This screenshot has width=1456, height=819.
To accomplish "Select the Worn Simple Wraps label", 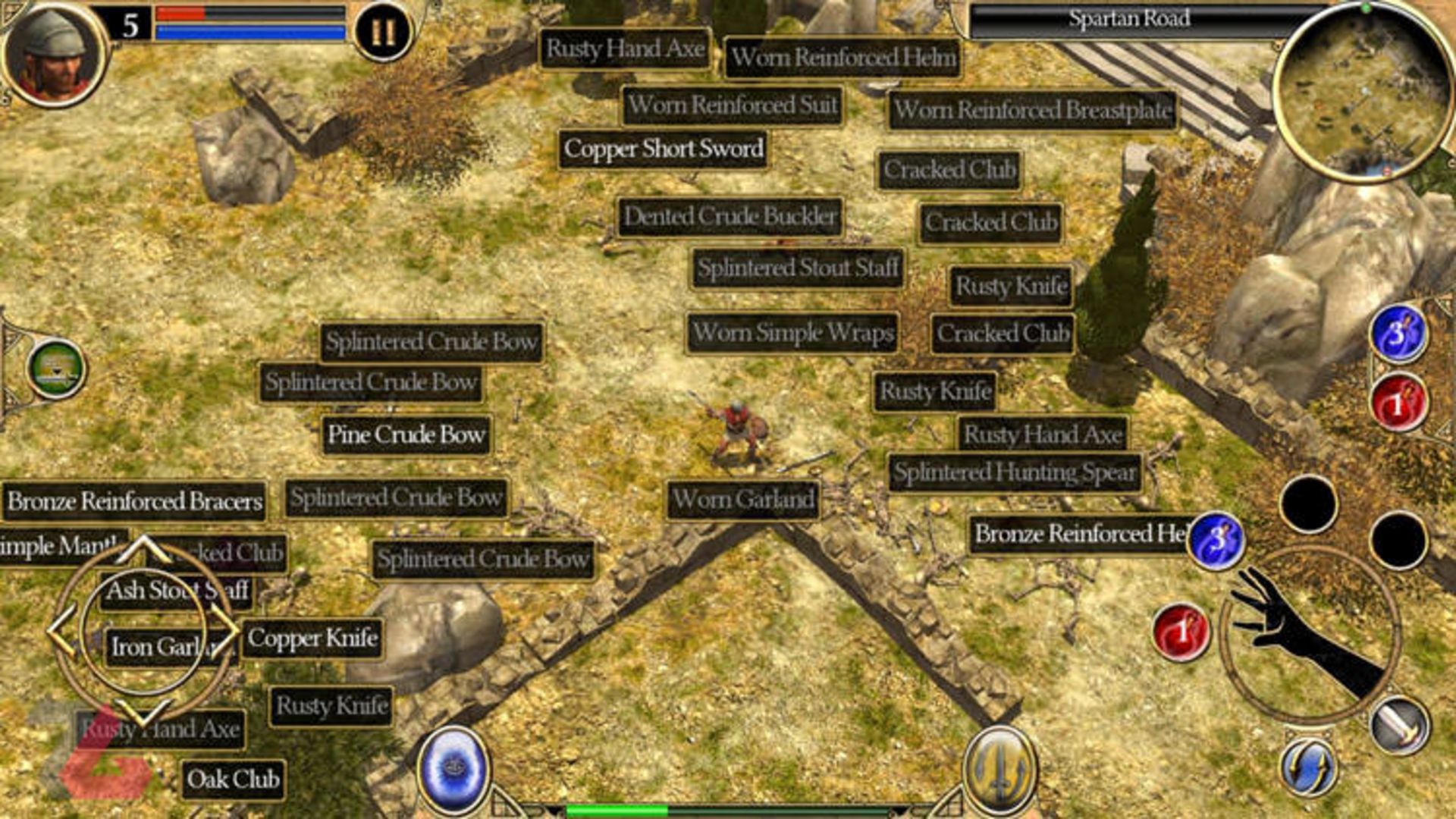I will [792, 333].
